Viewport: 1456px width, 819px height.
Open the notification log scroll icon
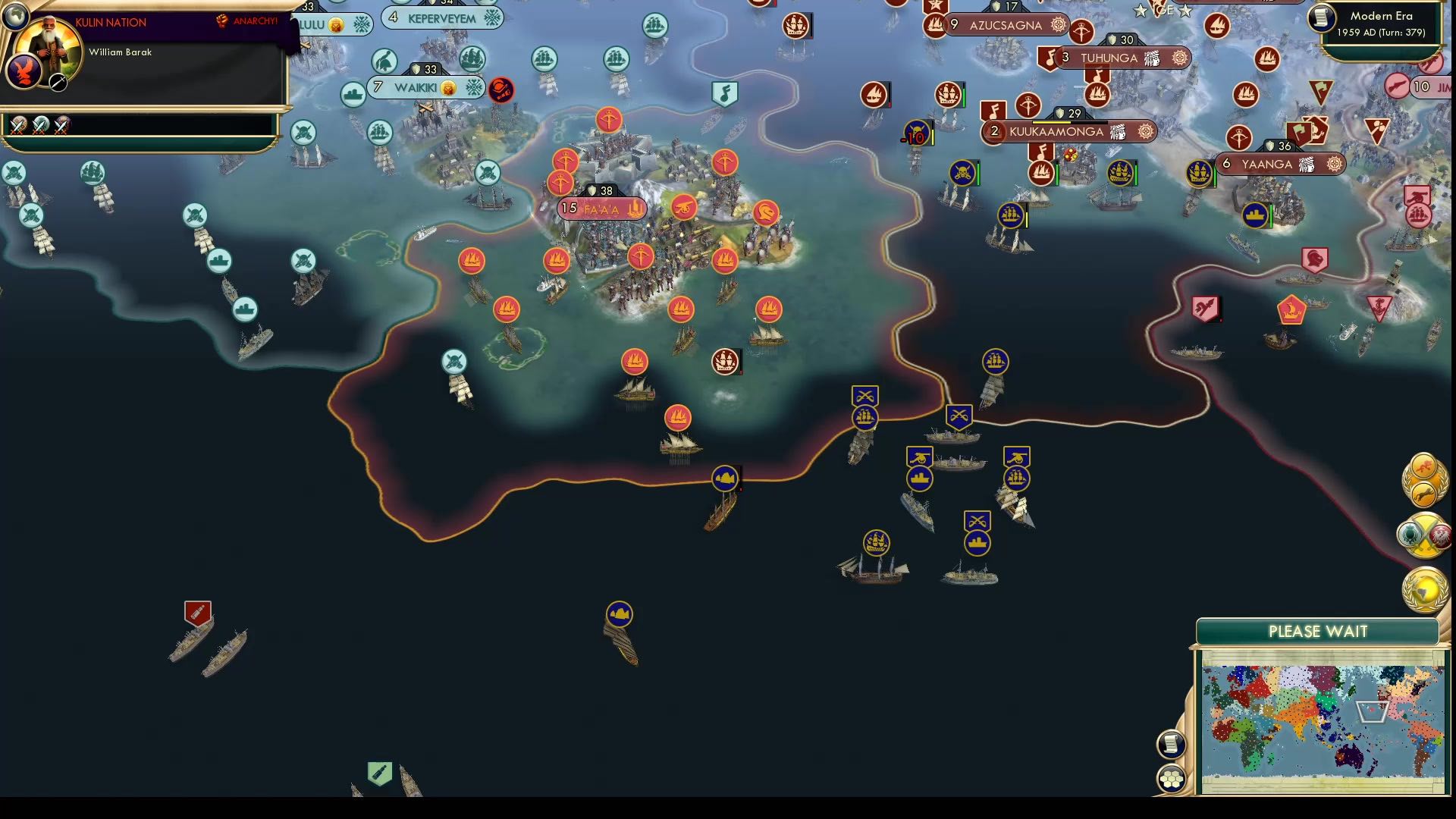[1172, 743]
